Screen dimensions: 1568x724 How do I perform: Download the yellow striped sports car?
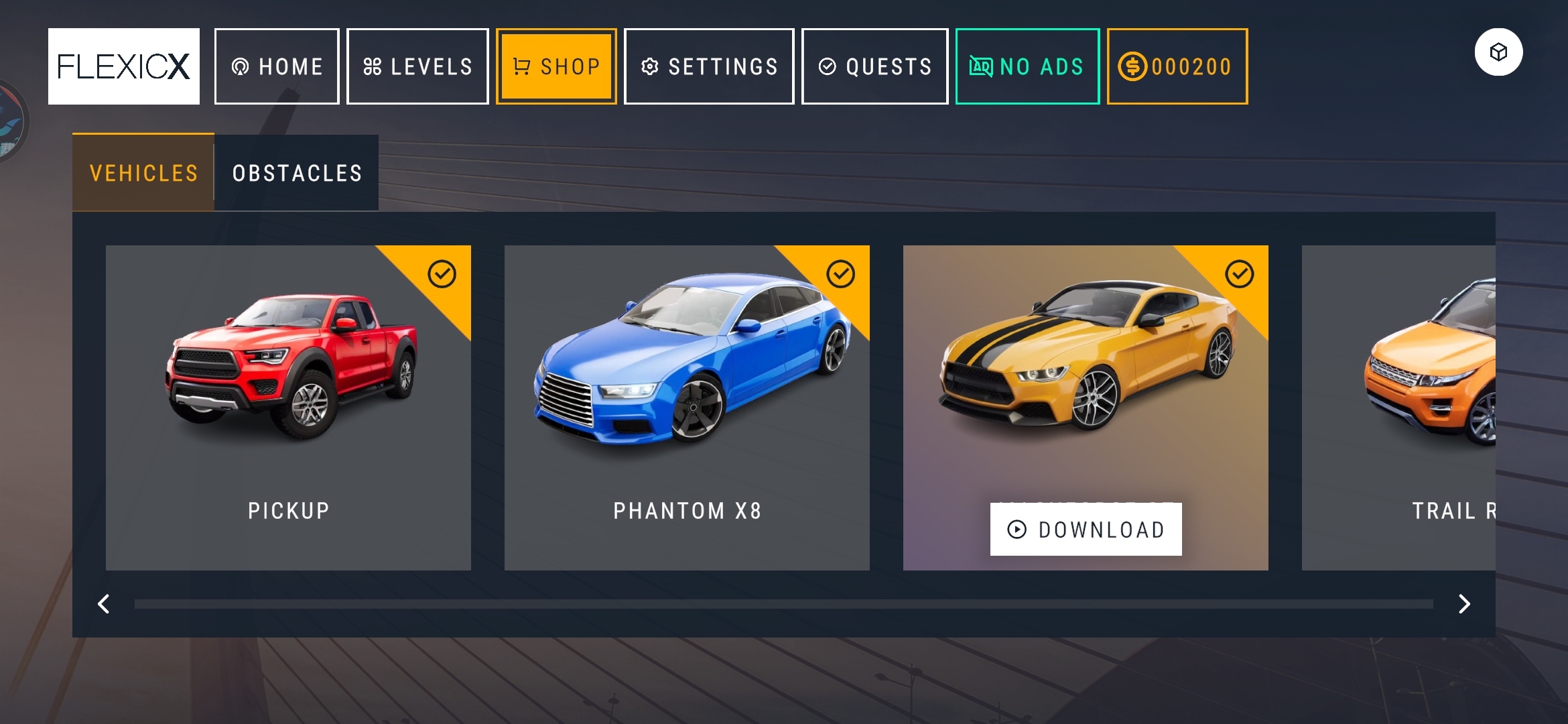point(1086,530)
